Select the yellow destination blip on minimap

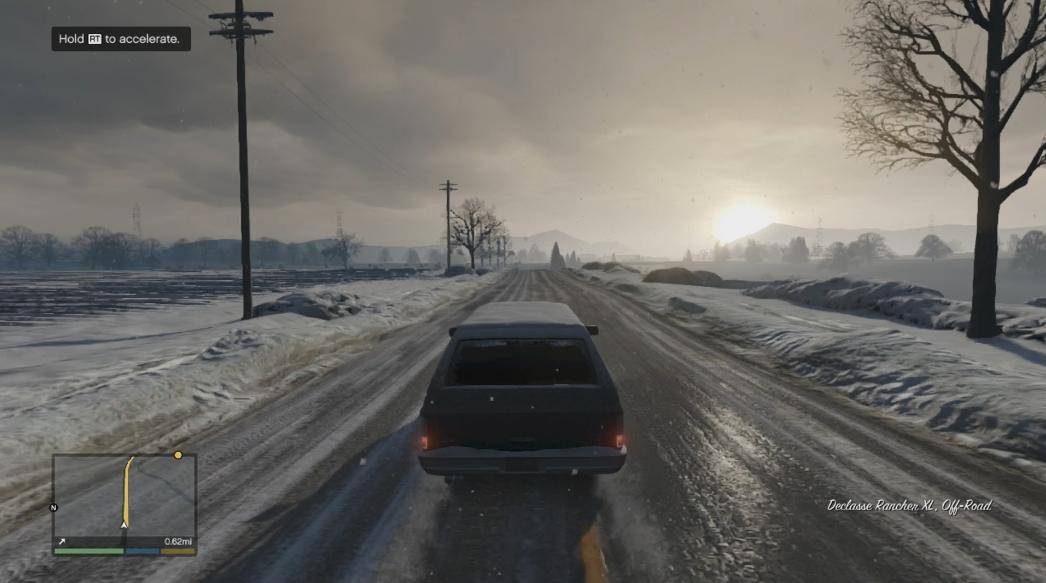tap(178, 455)
